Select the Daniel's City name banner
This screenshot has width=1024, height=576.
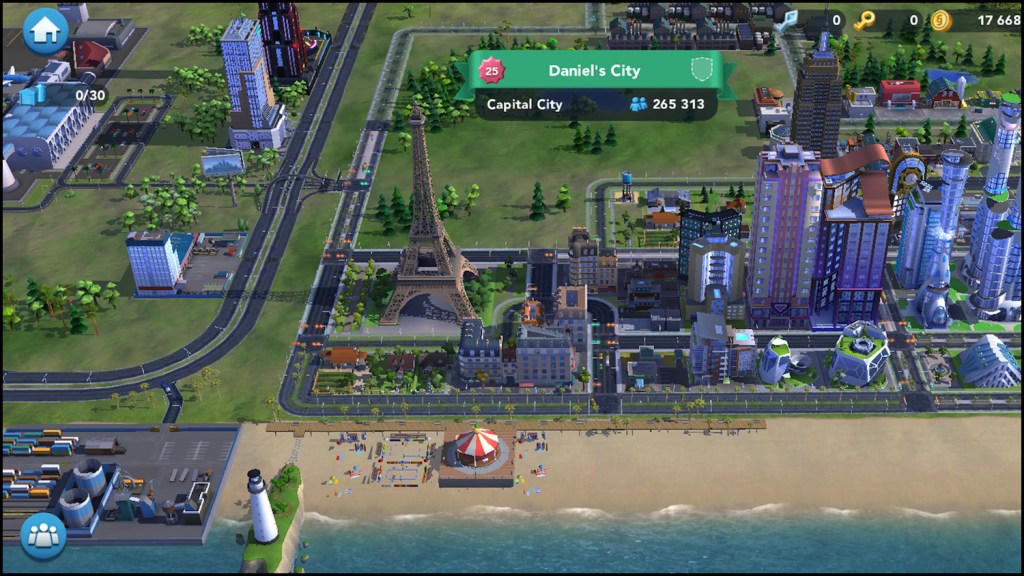click(x=594, y=71)
